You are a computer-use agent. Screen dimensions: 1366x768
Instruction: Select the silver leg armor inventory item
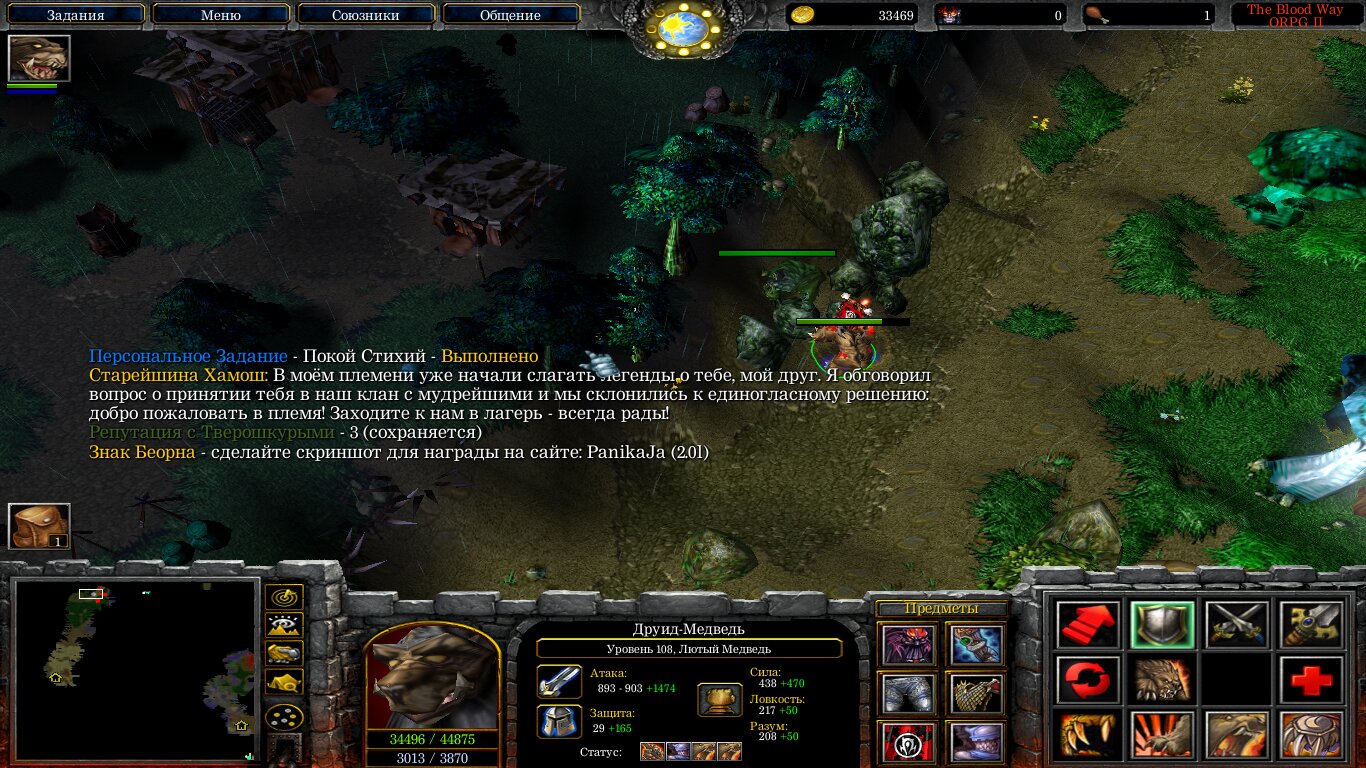[909, 693]
